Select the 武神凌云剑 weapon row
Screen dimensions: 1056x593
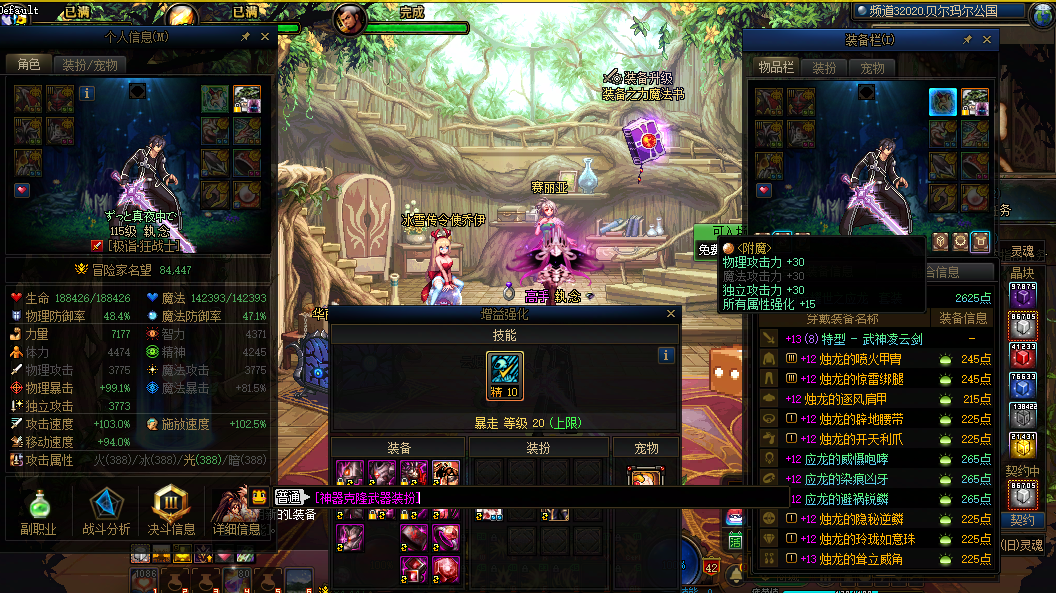point(870,339)
